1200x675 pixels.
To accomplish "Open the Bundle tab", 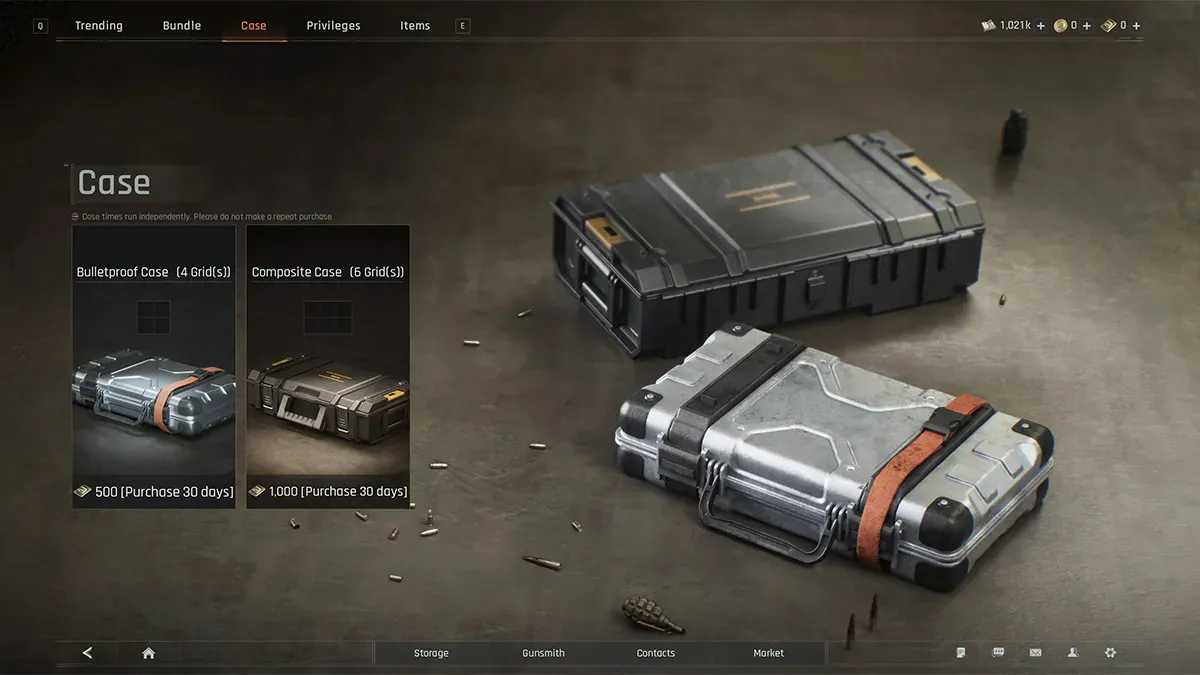I will click(x=182, y=26).
